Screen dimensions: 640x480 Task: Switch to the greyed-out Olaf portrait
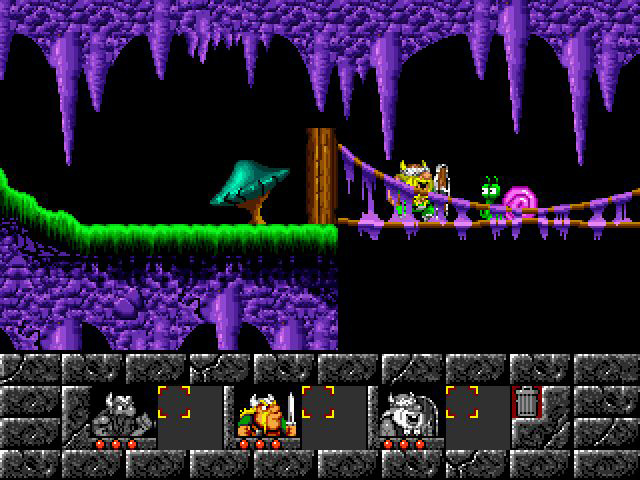coord(409,414)
